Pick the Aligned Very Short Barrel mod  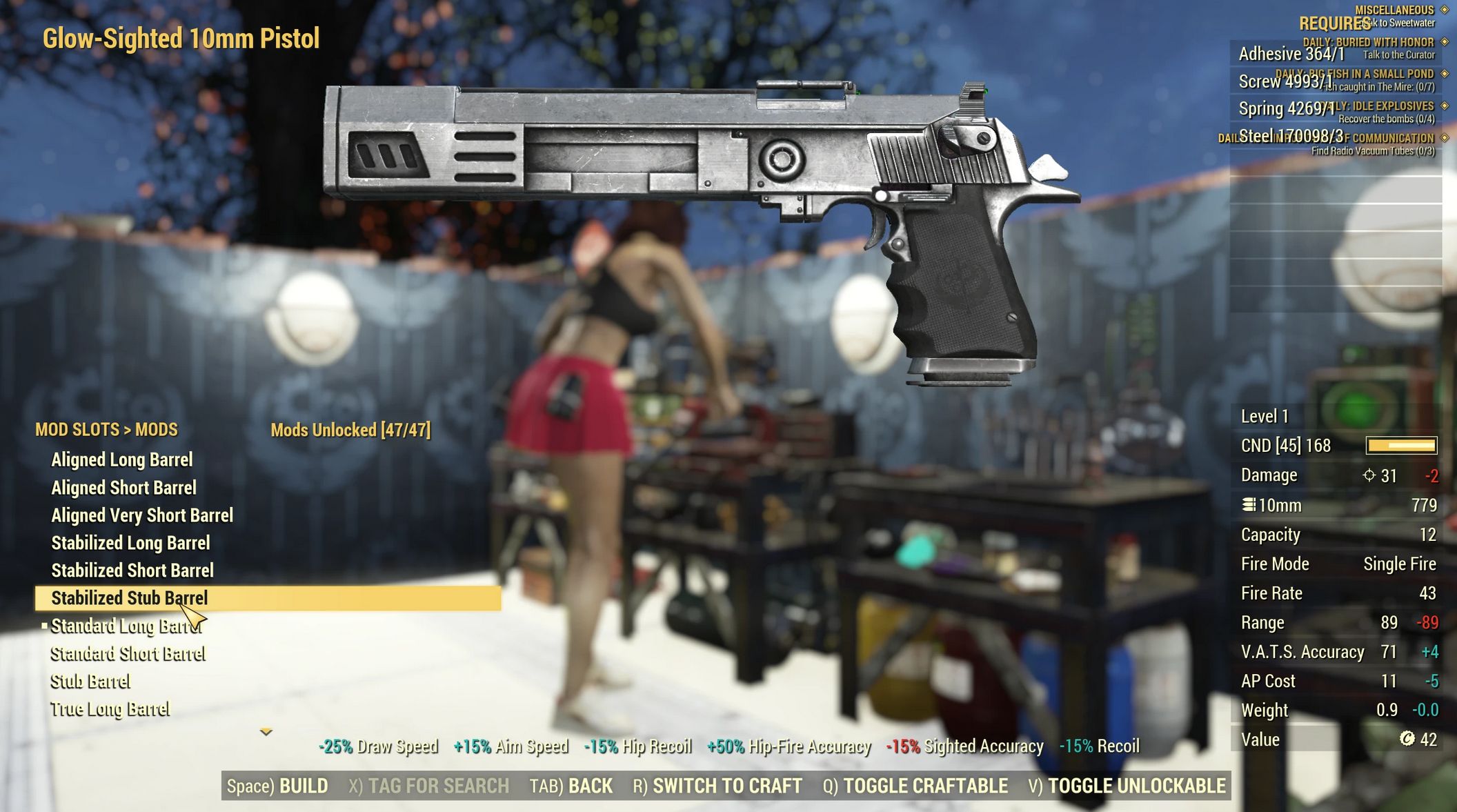click(142, 515)
